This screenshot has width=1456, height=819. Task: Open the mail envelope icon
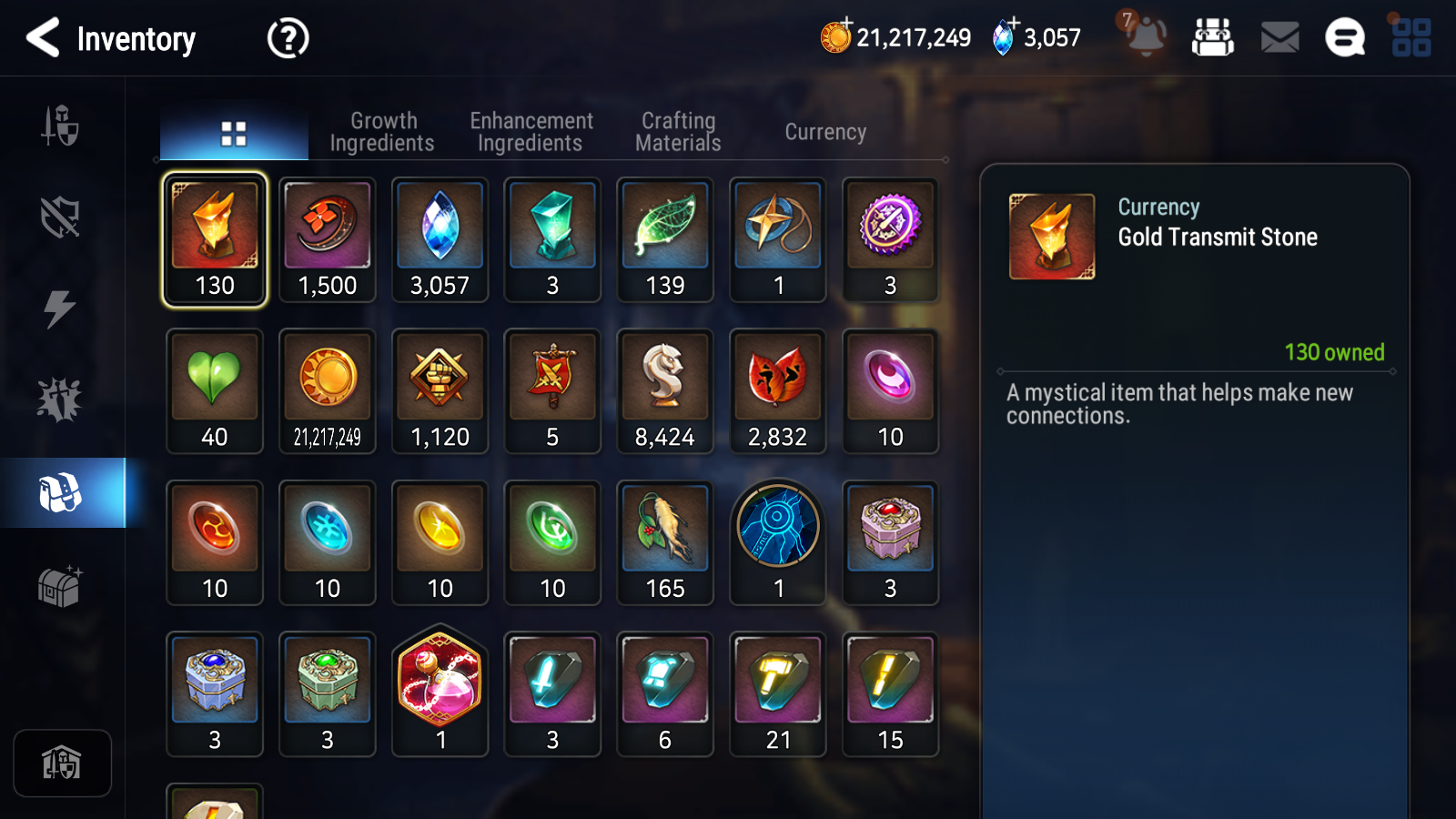(x=1279, y=38)
